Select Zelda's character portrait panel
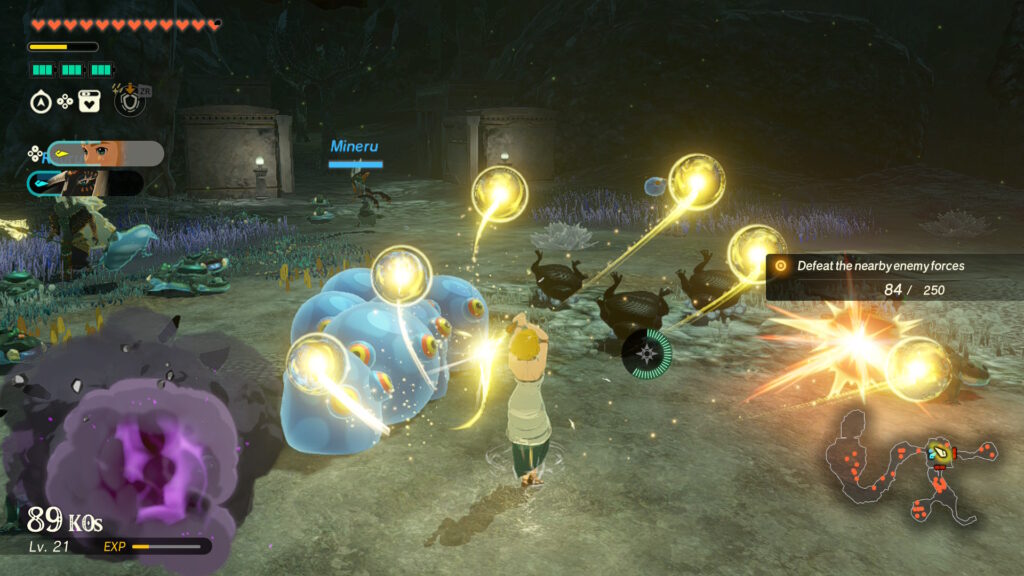This screenshot has height=576, width=1024. [x=104, y=153]
